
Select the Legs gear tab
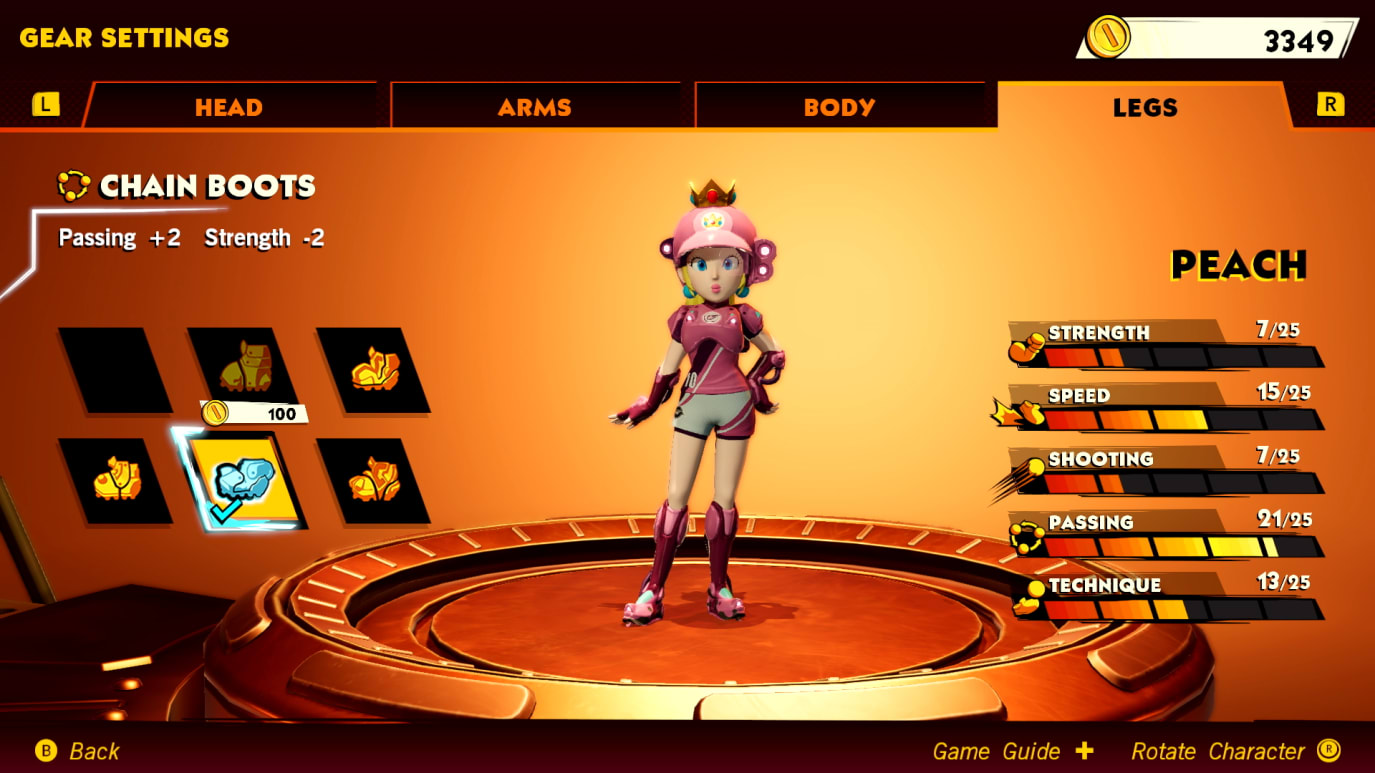pyautogui.click(x=1144, y=107)
